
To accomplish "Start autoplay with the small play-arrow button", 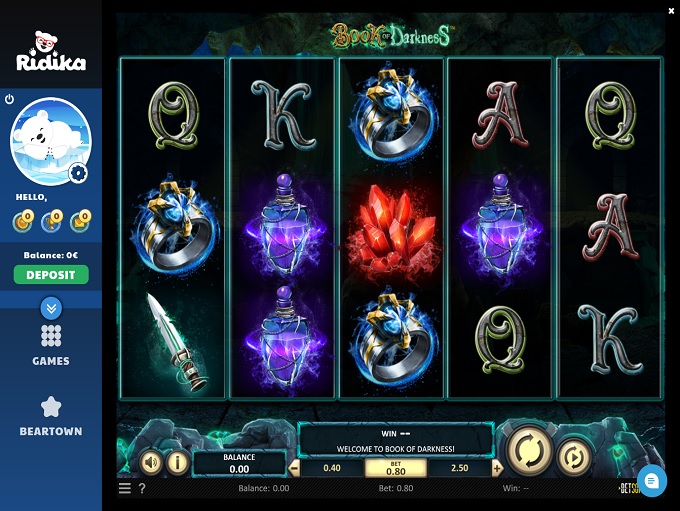I will point(575,457).
